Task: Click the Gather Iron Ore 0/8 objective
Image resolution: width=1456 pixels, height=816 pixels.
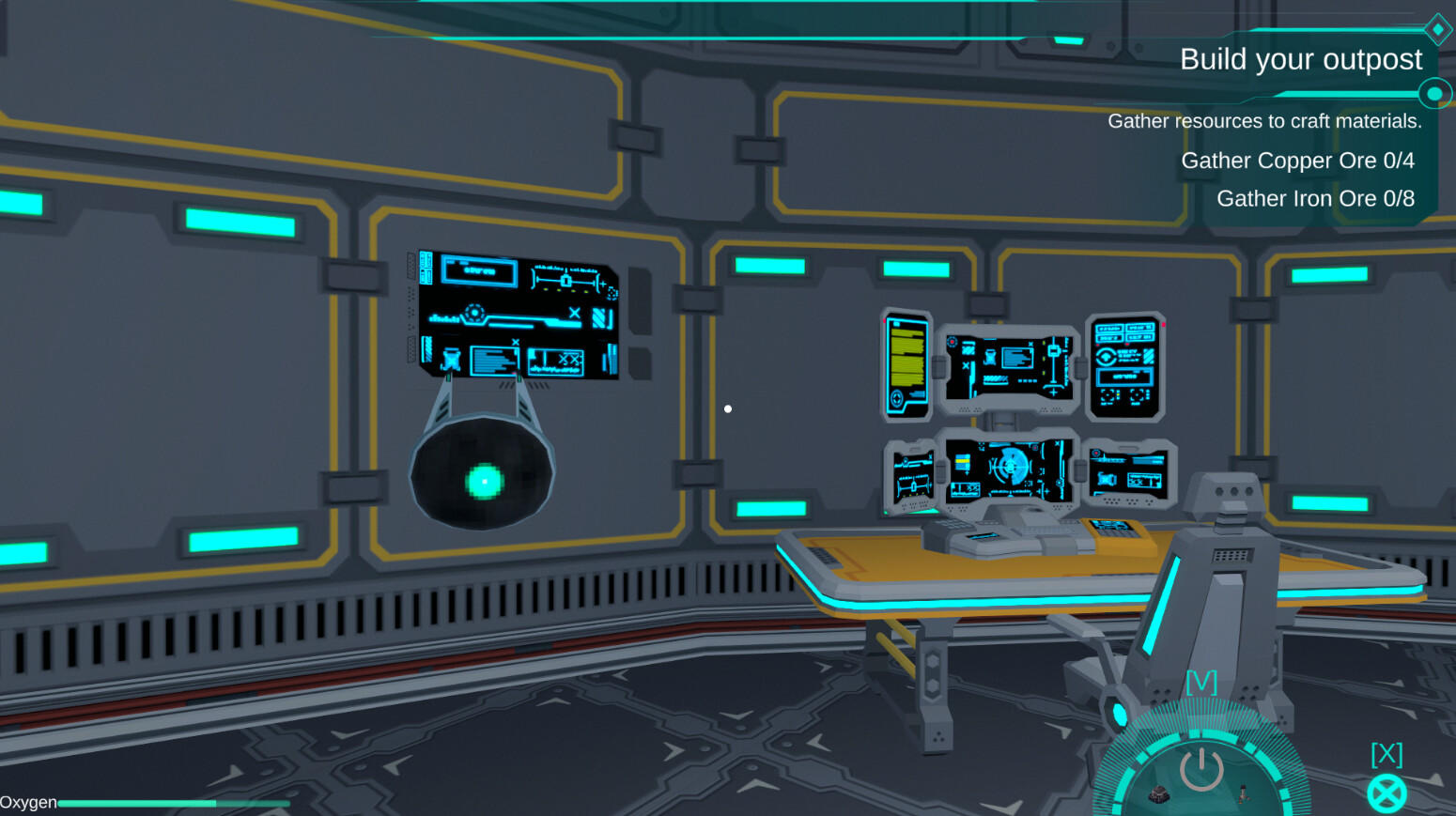Action: pos(1314,198)
